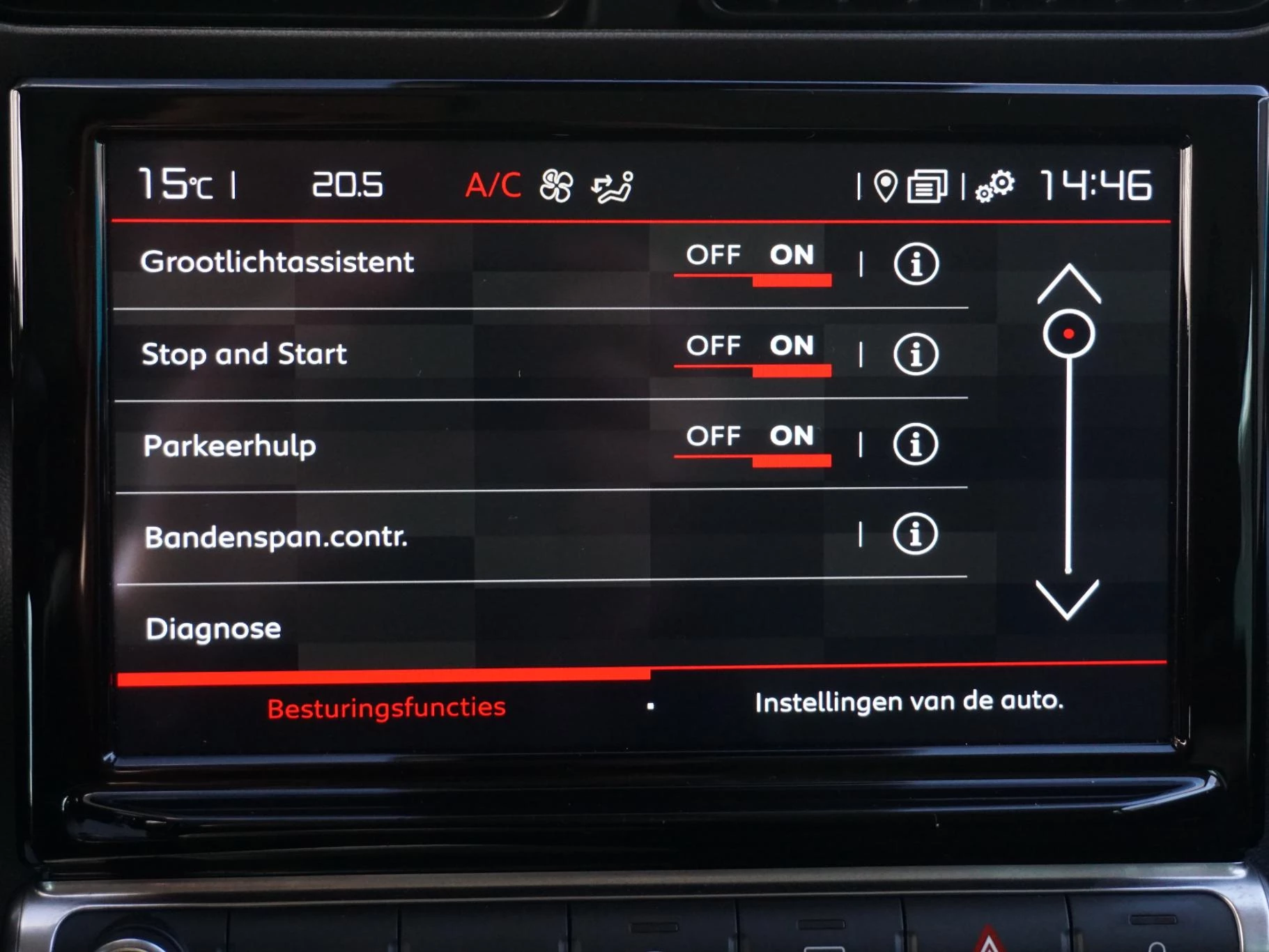
Task: Open settings via the gears icon
Action: (997, 185)
